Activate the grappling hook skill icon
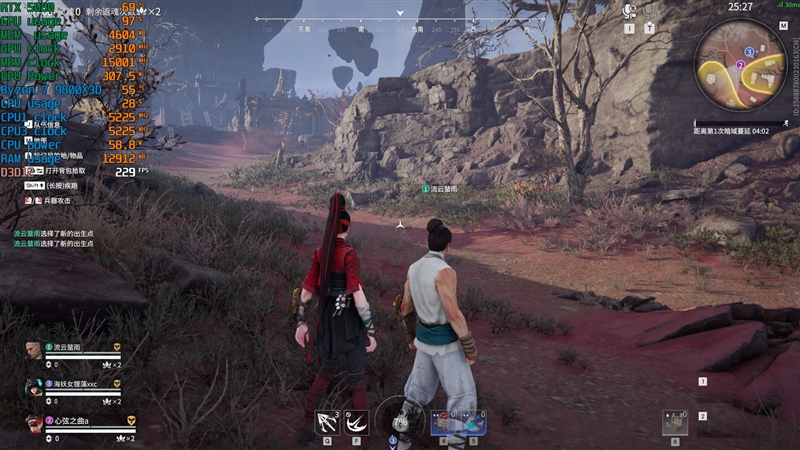 pos(327,423)
